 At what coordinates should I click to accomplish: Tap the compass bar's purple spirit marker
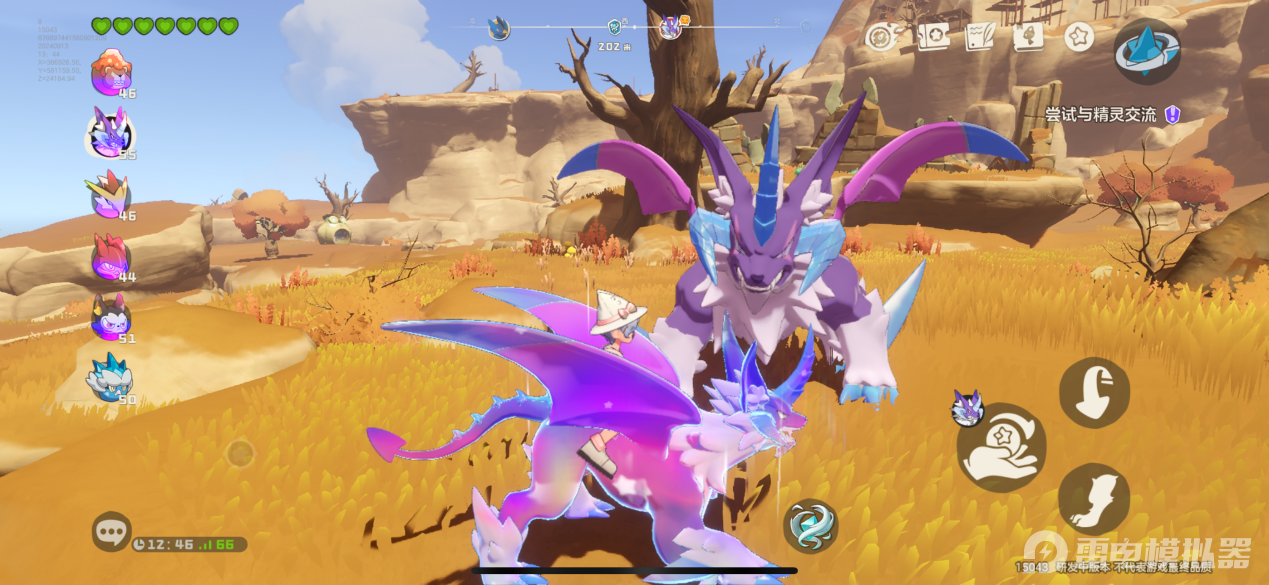tap(670, 27)
